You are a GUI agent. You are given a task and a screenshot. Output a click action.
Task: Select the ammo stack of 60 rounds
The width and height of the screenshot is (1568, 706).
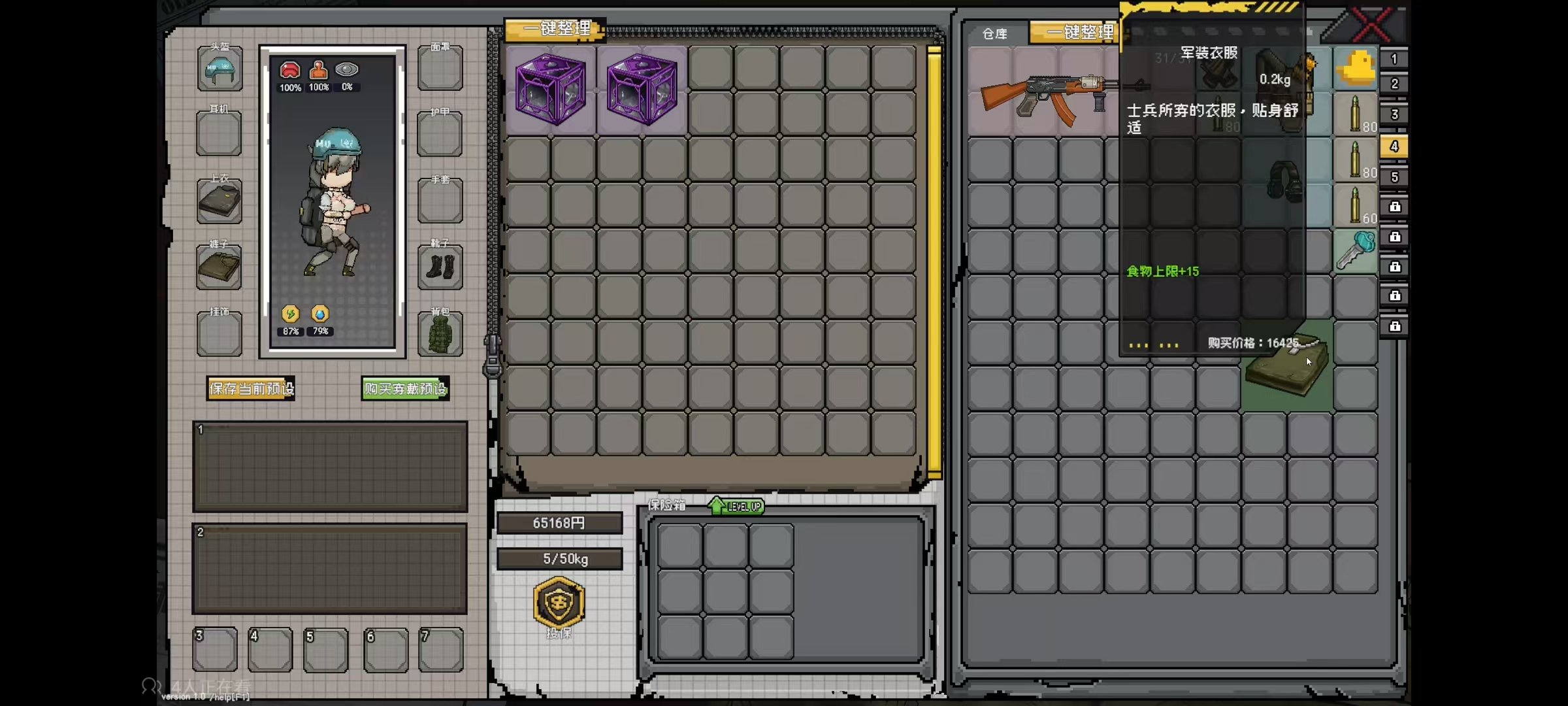pos(1355,205)
